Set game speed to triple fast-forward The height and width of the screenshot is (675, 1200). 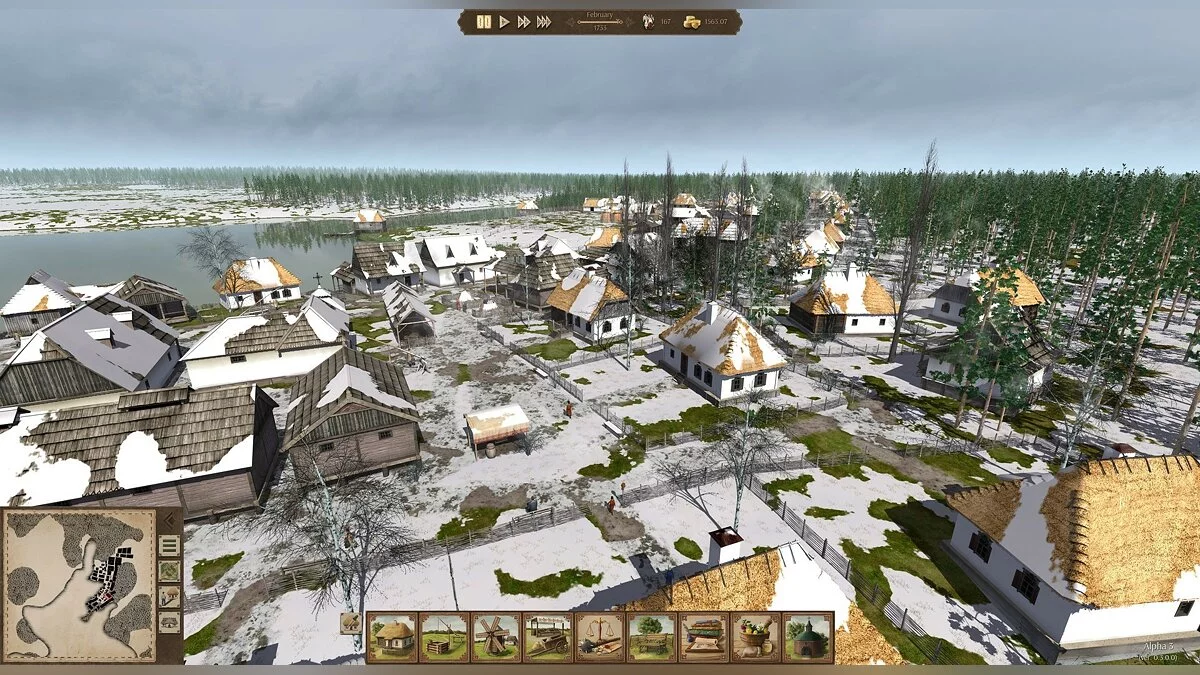click(x=544, y=21)
